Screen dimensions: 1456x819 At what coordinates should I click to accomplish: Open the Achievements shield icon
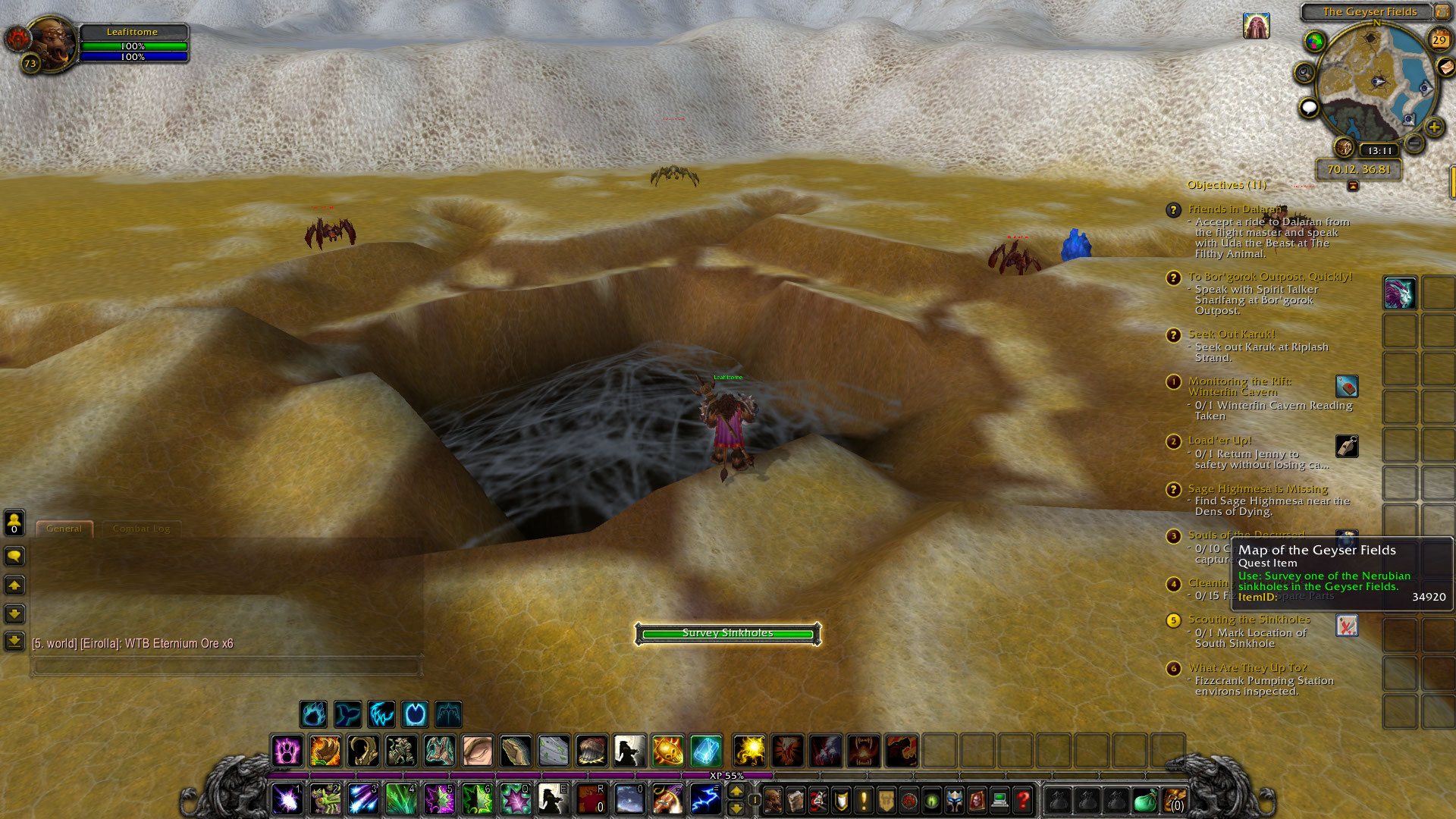pyautogui.click(x=840, y=800)
